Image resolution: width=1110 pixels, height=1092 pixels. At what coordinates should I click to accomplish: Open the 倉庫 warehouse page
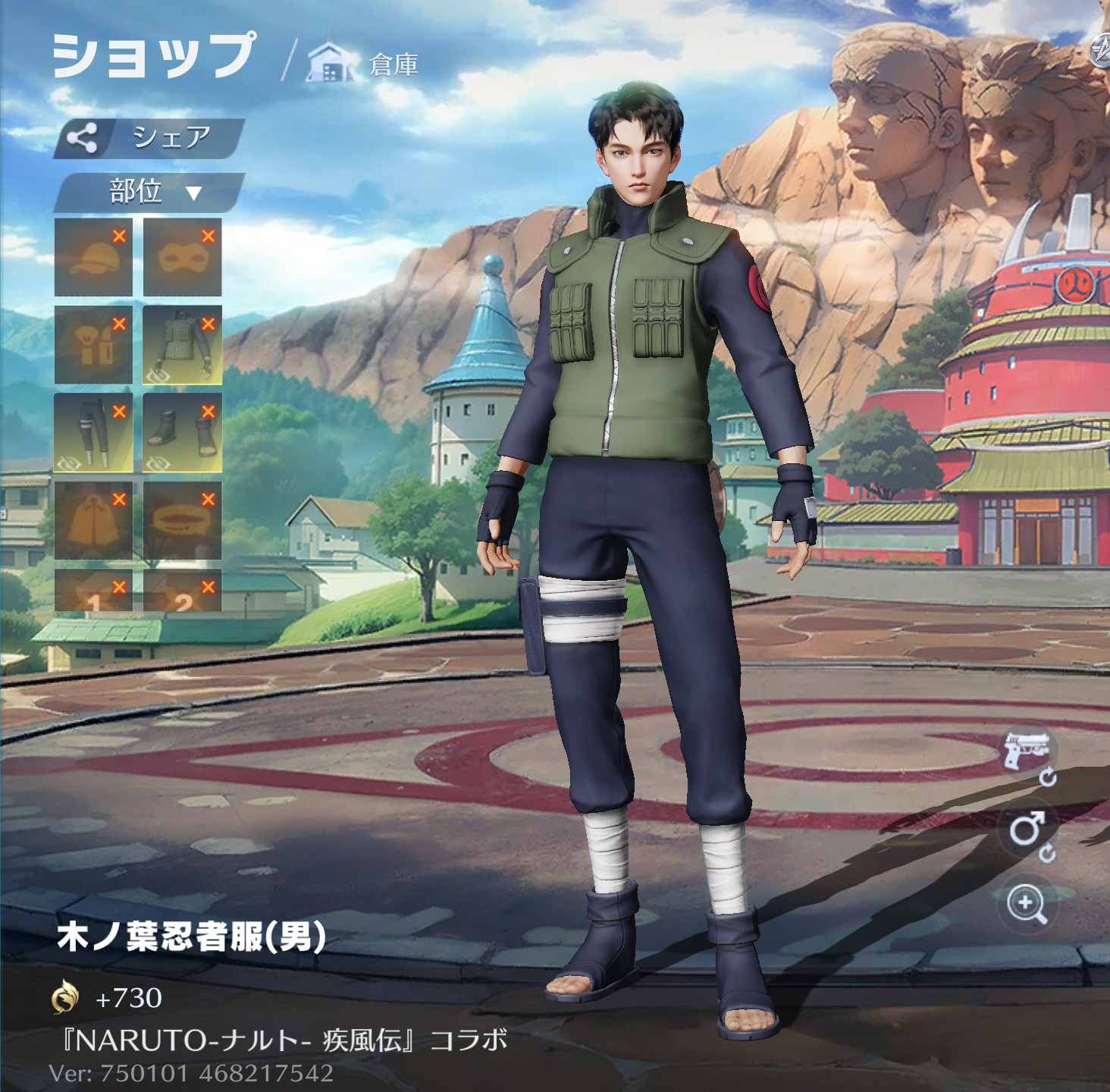pyautogui.click(x=364, y=64)
